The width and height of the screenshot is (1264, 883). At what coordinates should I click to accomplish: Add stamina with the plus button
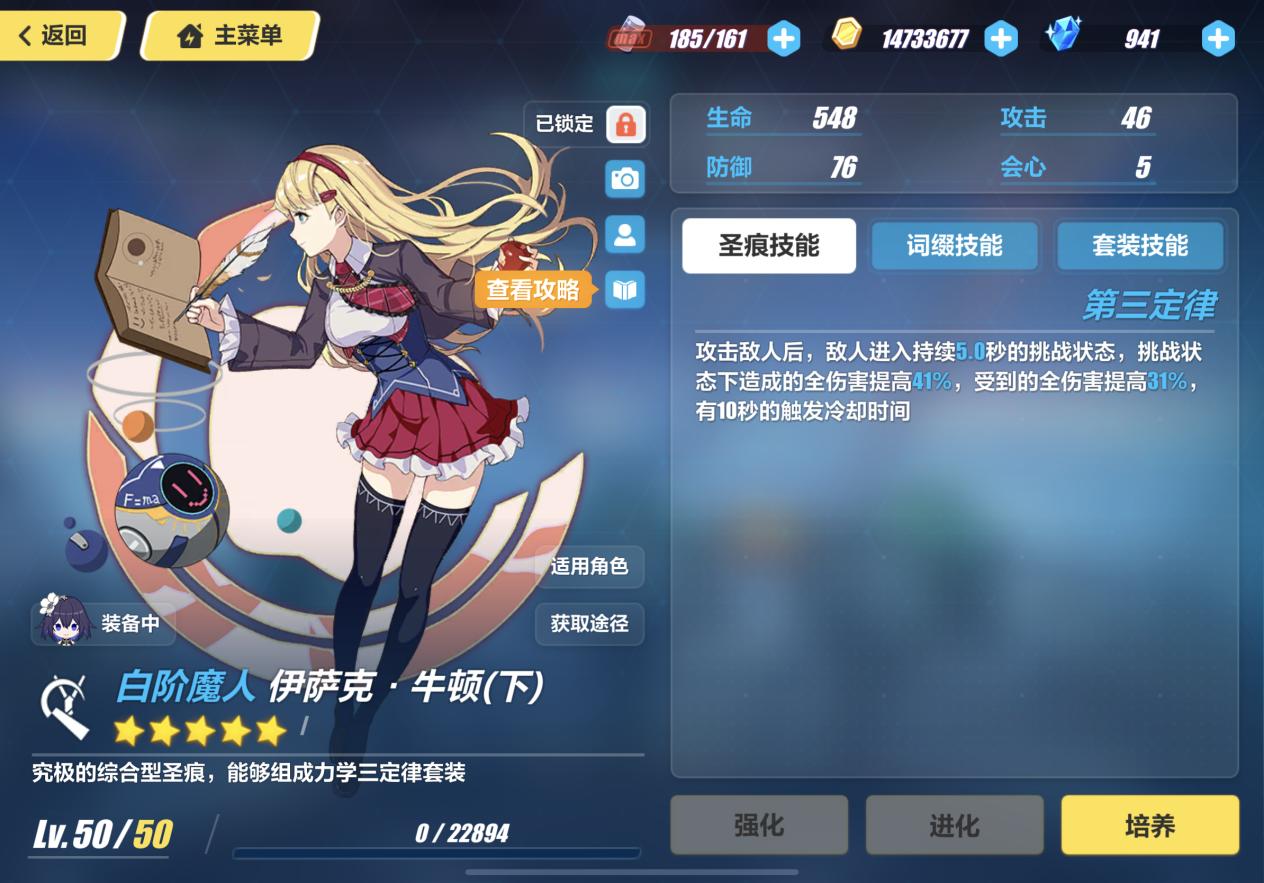pyautogui.click(x=783, y=39)
